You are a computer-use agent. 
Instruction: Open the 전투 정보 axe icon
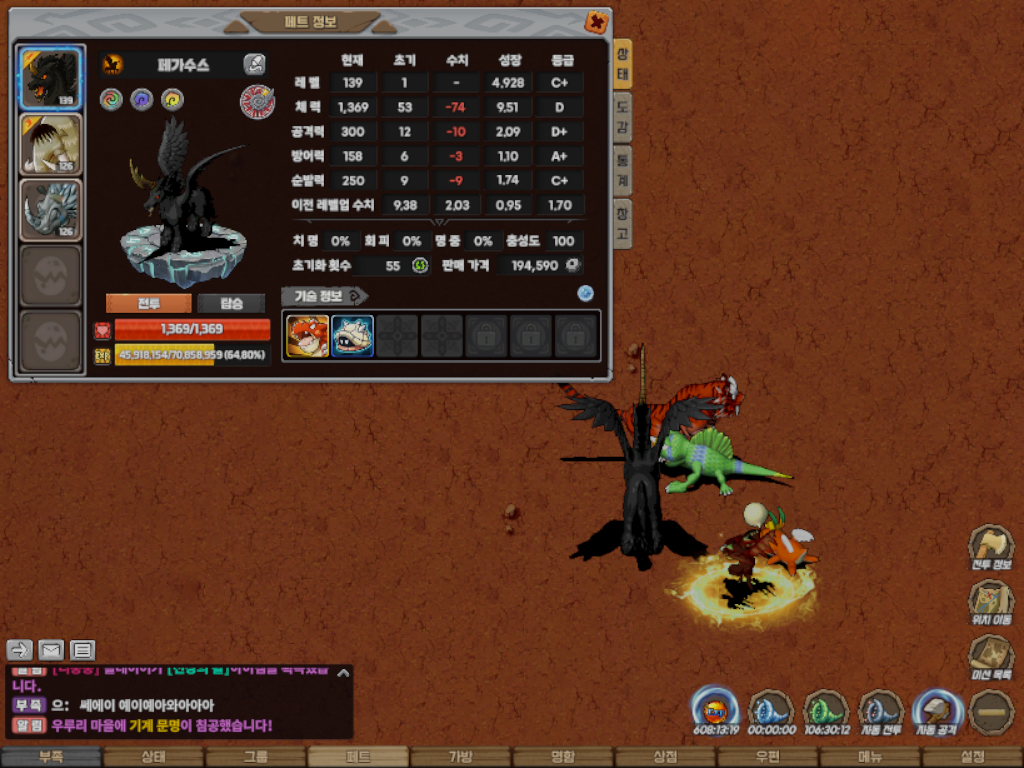pos(990,549)
